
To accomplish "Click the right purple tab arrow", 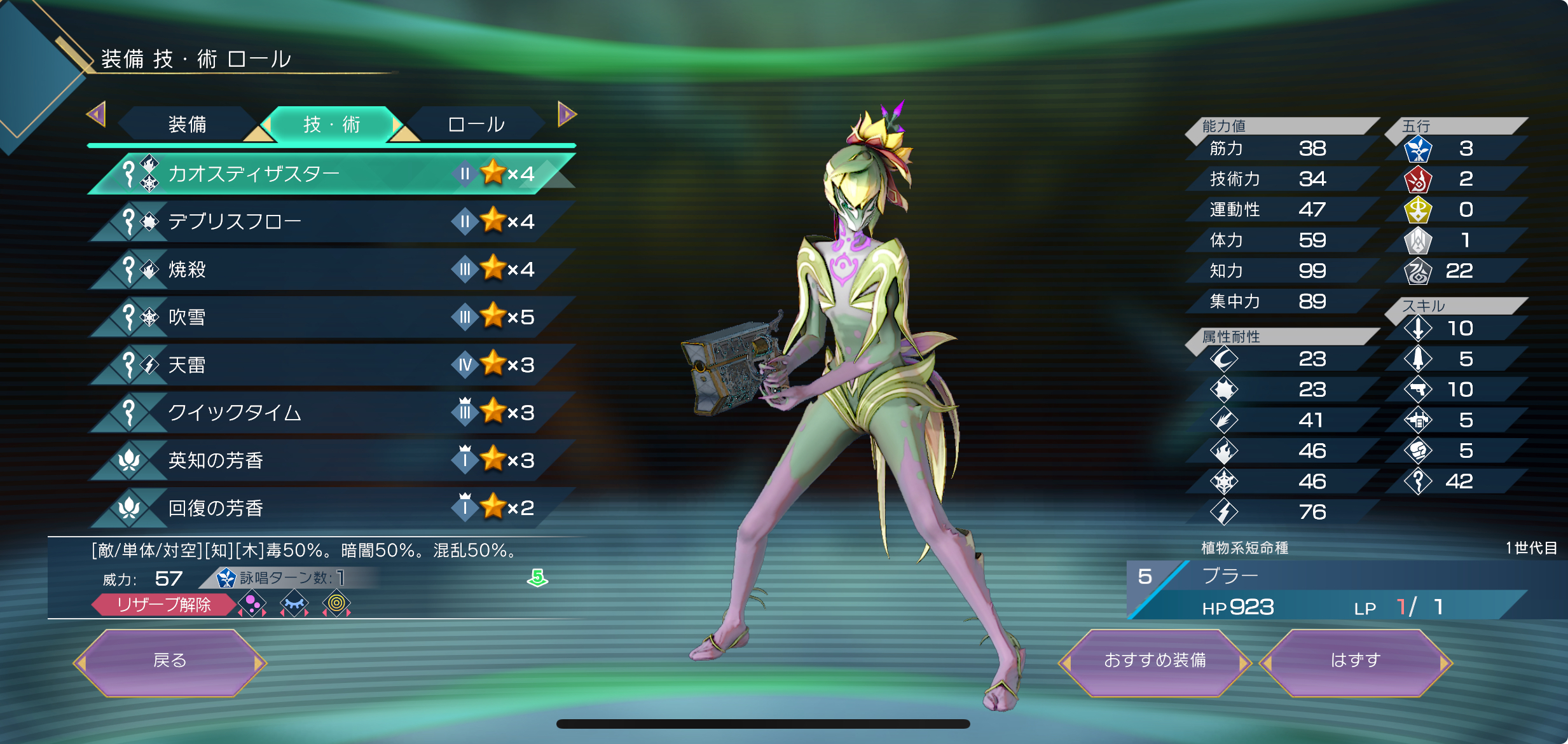I will click(567, 114).
